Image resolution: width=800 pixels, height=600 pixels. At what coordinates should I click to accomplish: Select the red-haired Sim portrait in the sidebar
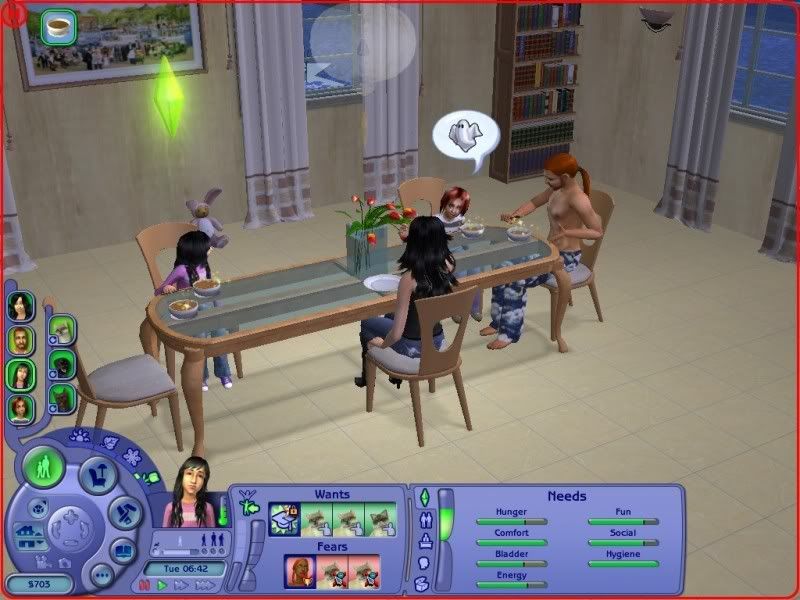pos(20,408)
